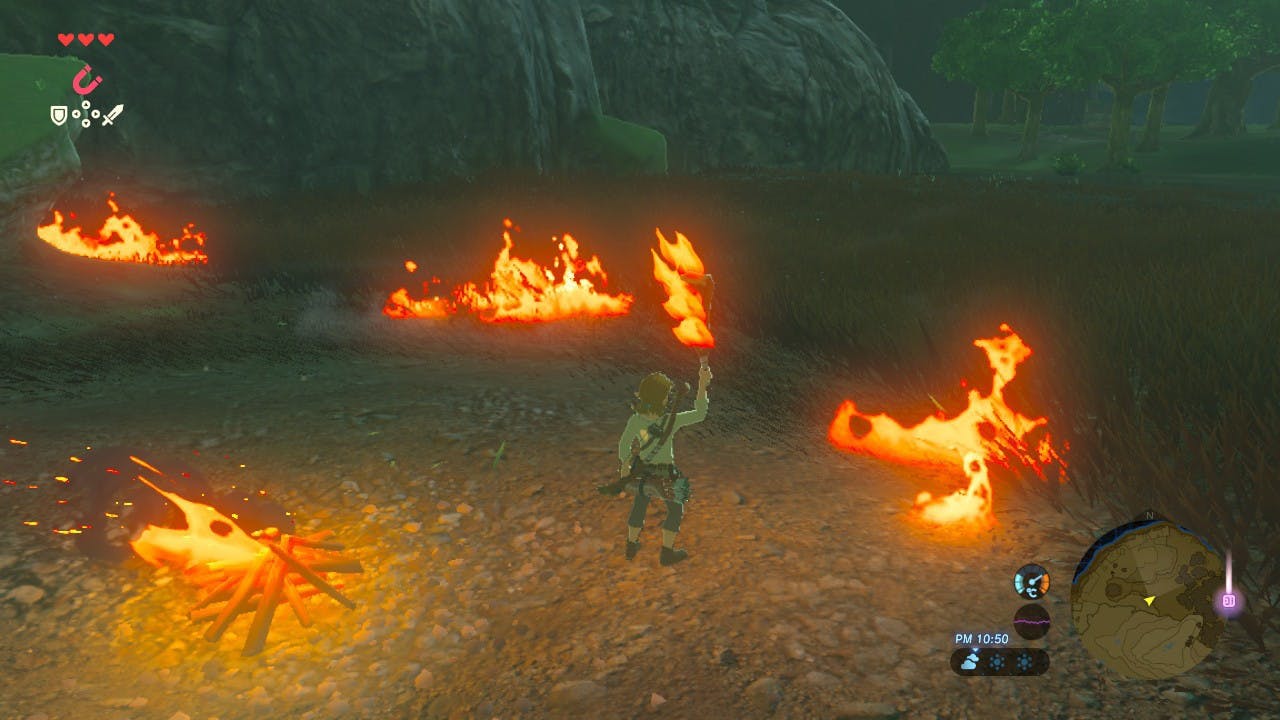Viewport: 1280px width, 720px height.
Task: Click the temperature gauge icon
Action: tap(1031, 581)
